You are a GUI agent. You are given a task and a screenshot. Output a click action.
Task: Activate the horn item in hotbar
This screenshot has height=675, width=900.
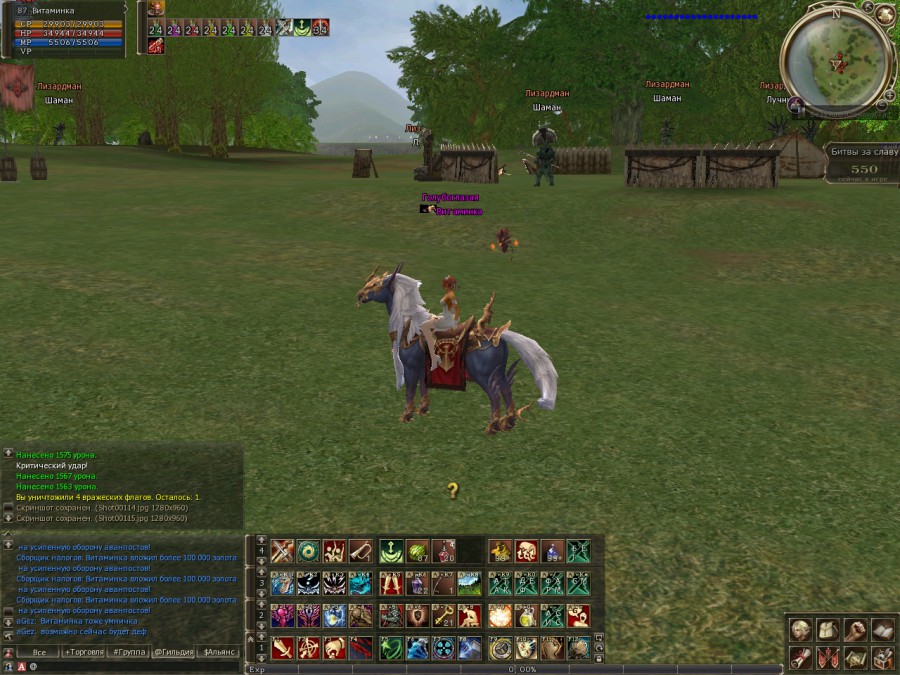coord(360,551)
